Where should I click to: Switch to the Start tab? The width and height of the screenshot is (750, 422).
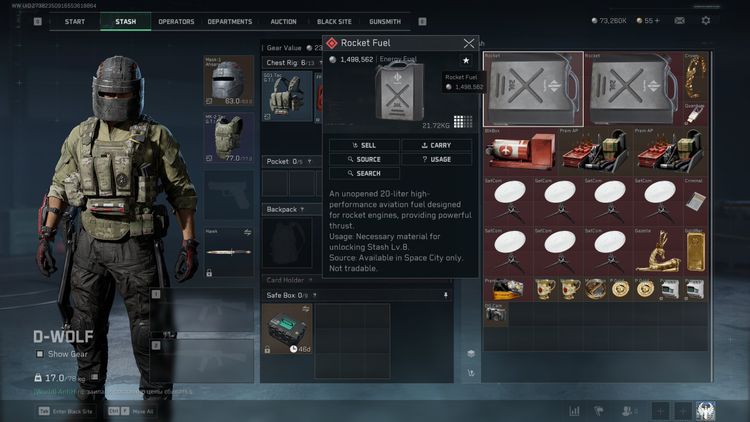[x=74, y=21]
